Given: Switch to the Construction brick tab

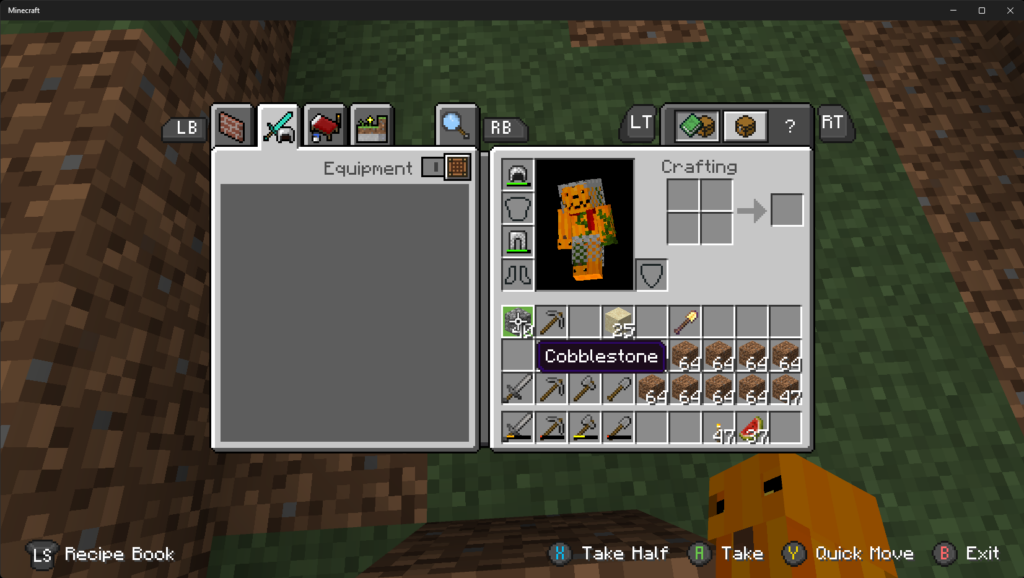Looking at the screenshot, I should (231, 127).
